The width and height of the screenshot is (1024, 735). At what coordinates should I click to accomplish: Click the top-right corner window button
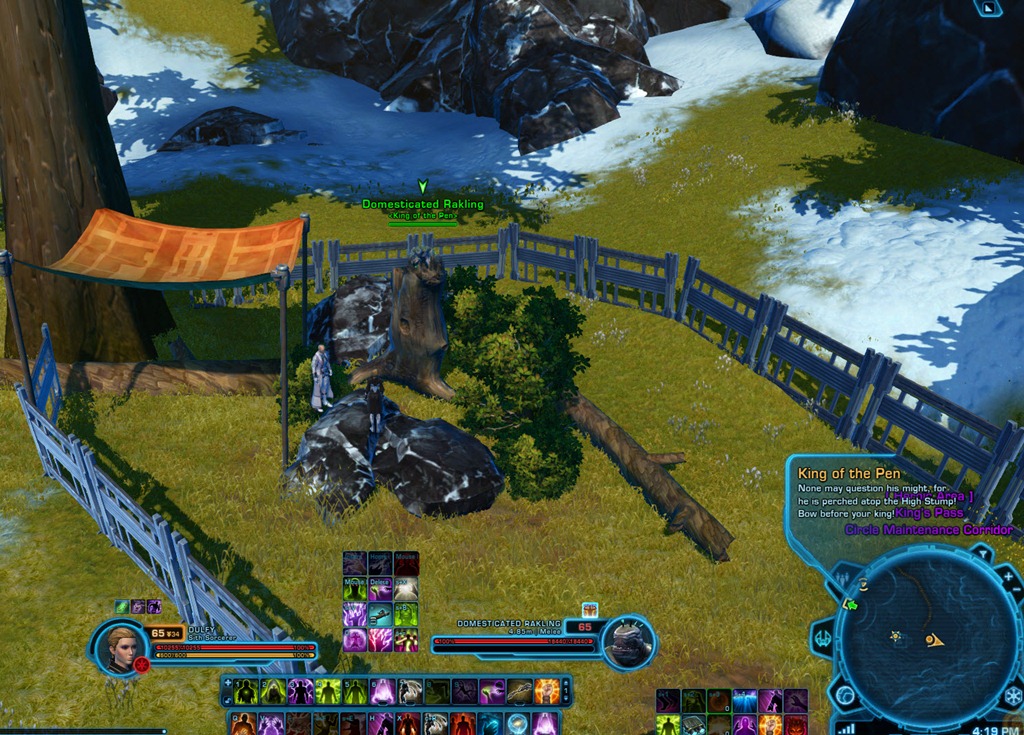[x=989, y=8]
